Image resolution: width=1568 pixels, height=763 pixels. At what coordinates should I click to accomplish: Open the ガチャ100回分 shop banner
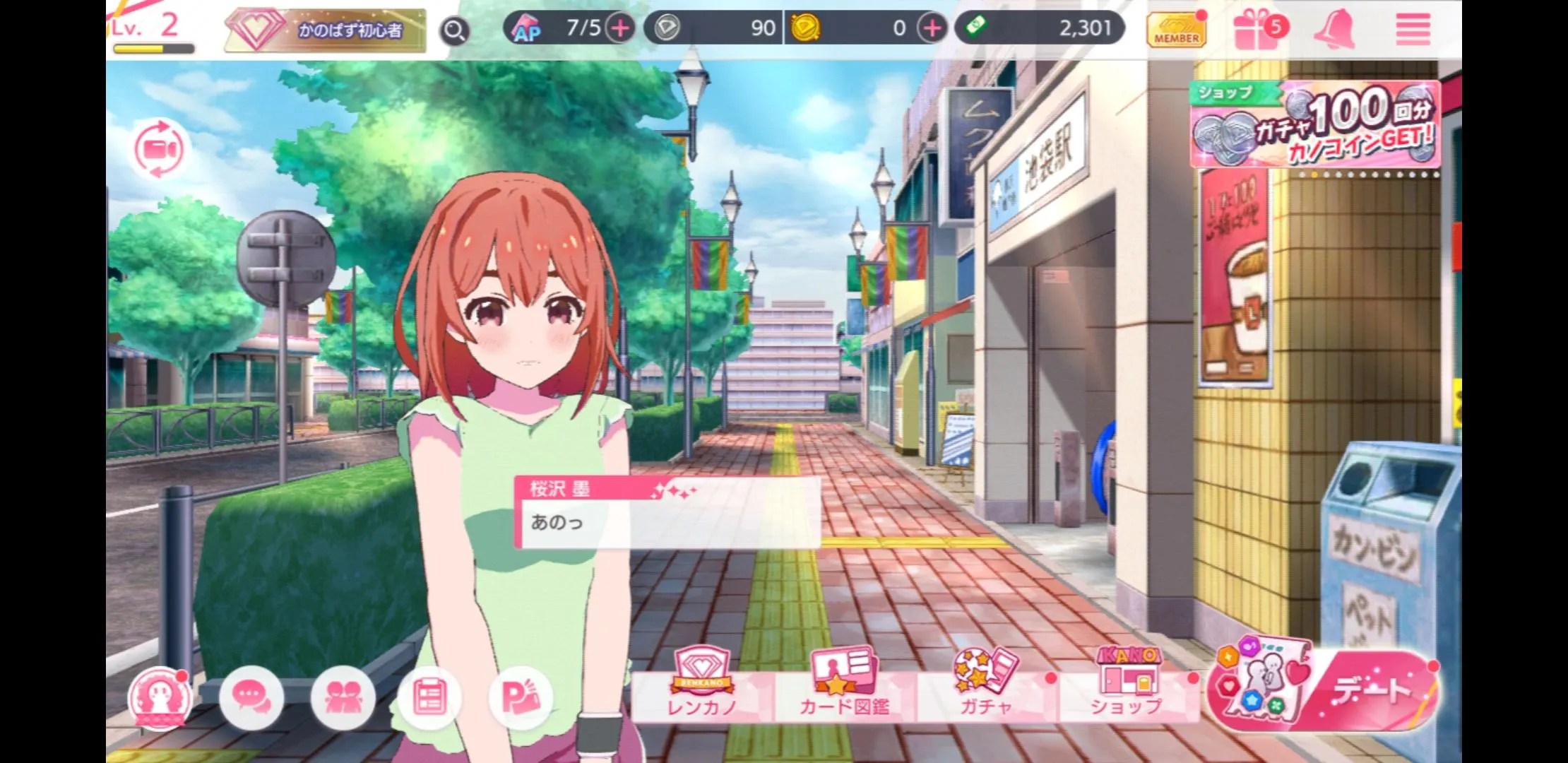click(x=1315, y=126)
